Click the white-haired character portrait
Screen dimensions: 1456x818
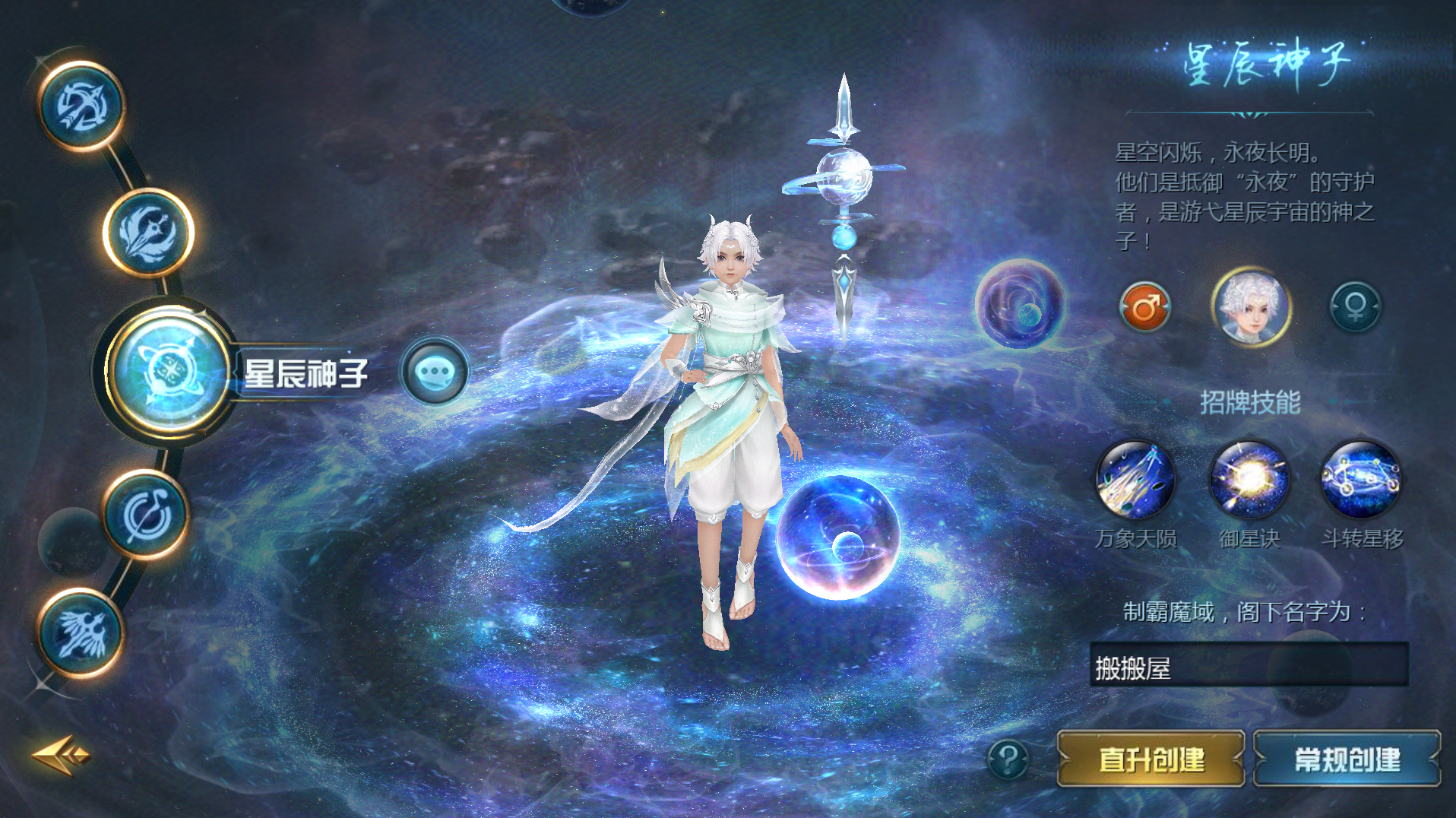pos(1250,307)
